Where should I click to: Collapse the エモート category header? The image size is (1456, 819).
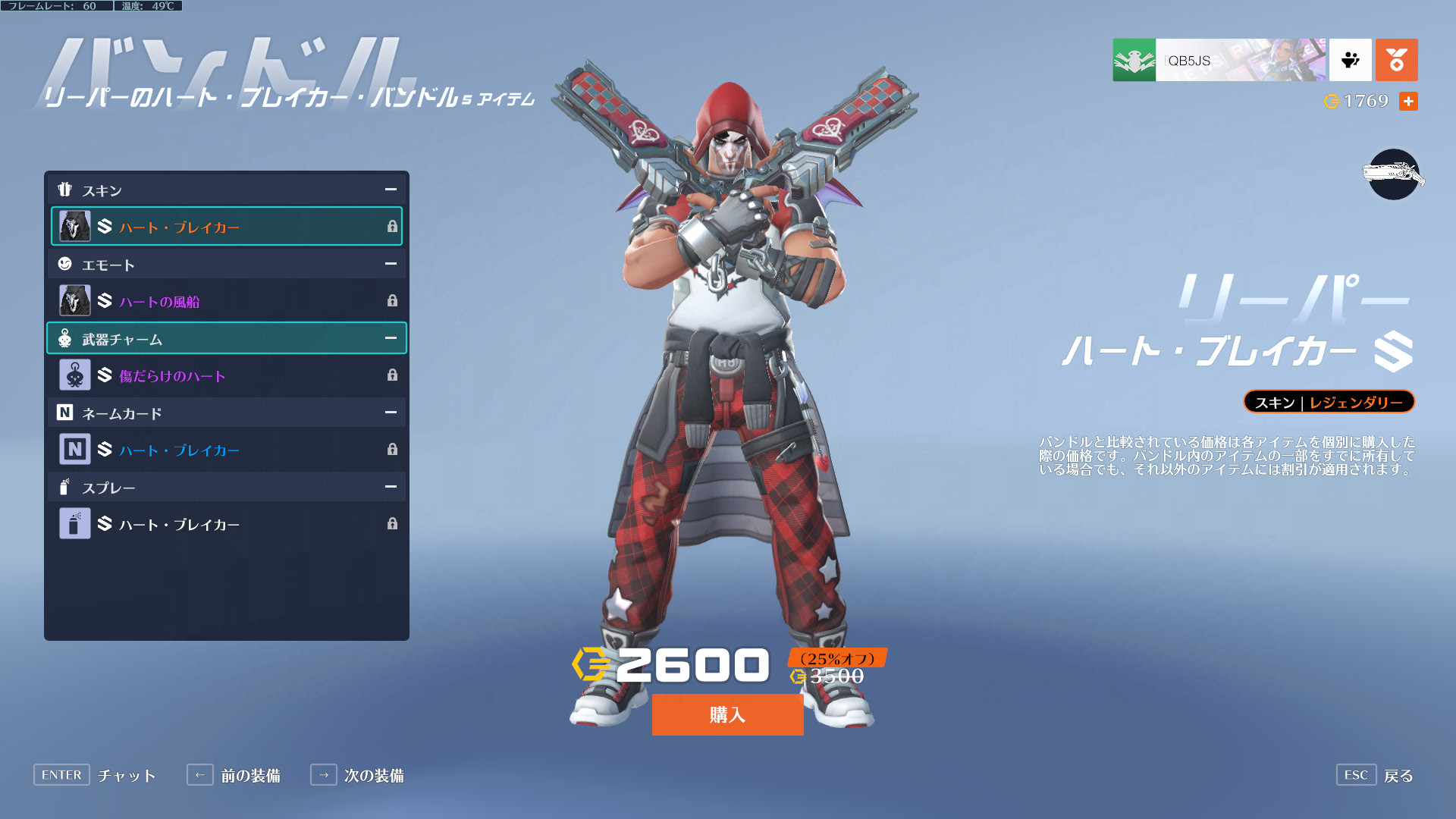391,264
